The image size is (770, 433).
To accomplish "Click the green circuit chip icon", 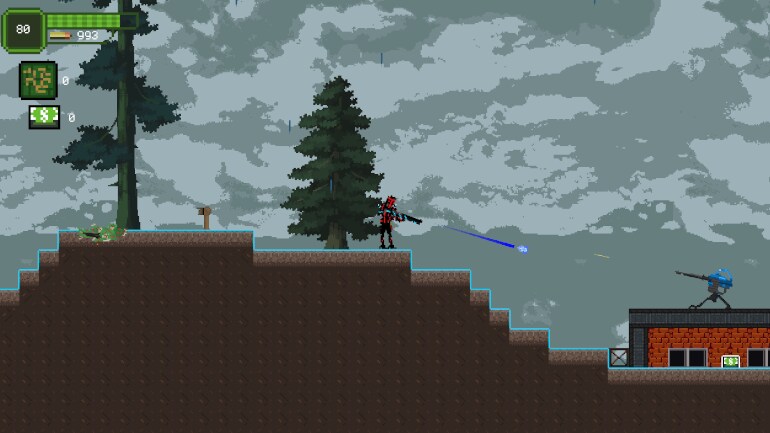I will pyautogui.click(x=38, y=80).
